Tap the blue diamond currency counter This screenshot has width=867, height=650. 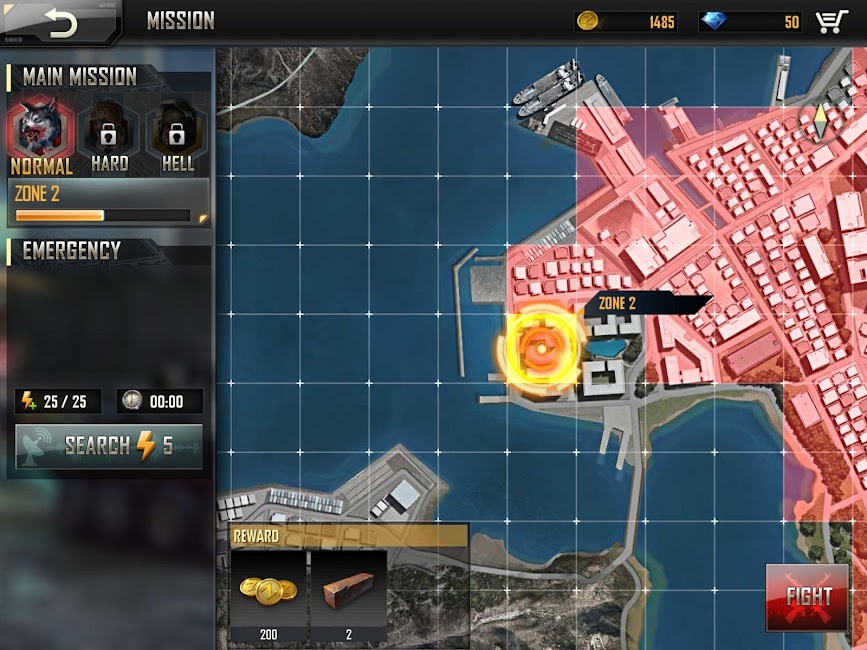click(751, 21)
